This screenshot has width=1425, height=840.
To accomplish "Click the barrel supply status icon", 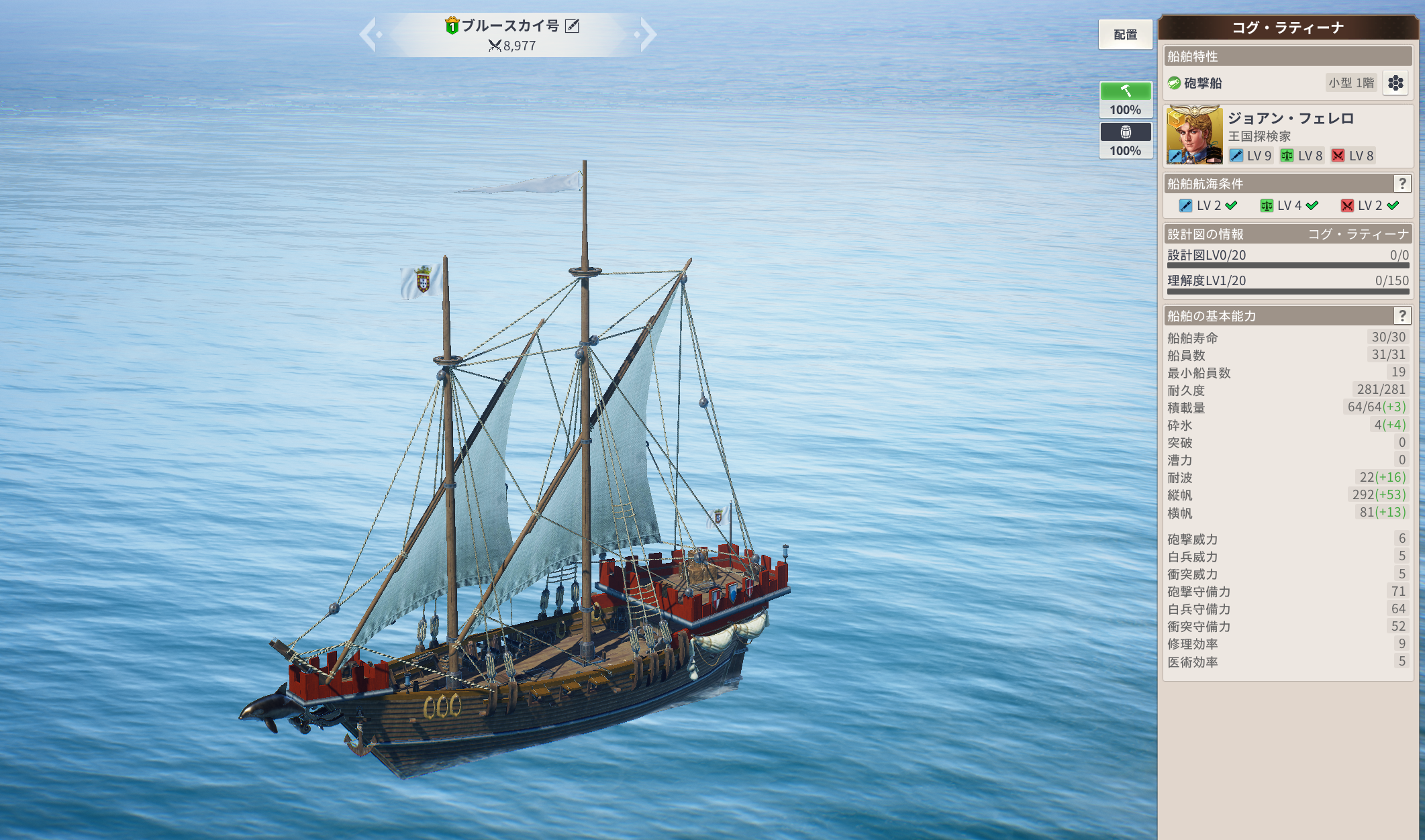I will (x=1126, y=132).
